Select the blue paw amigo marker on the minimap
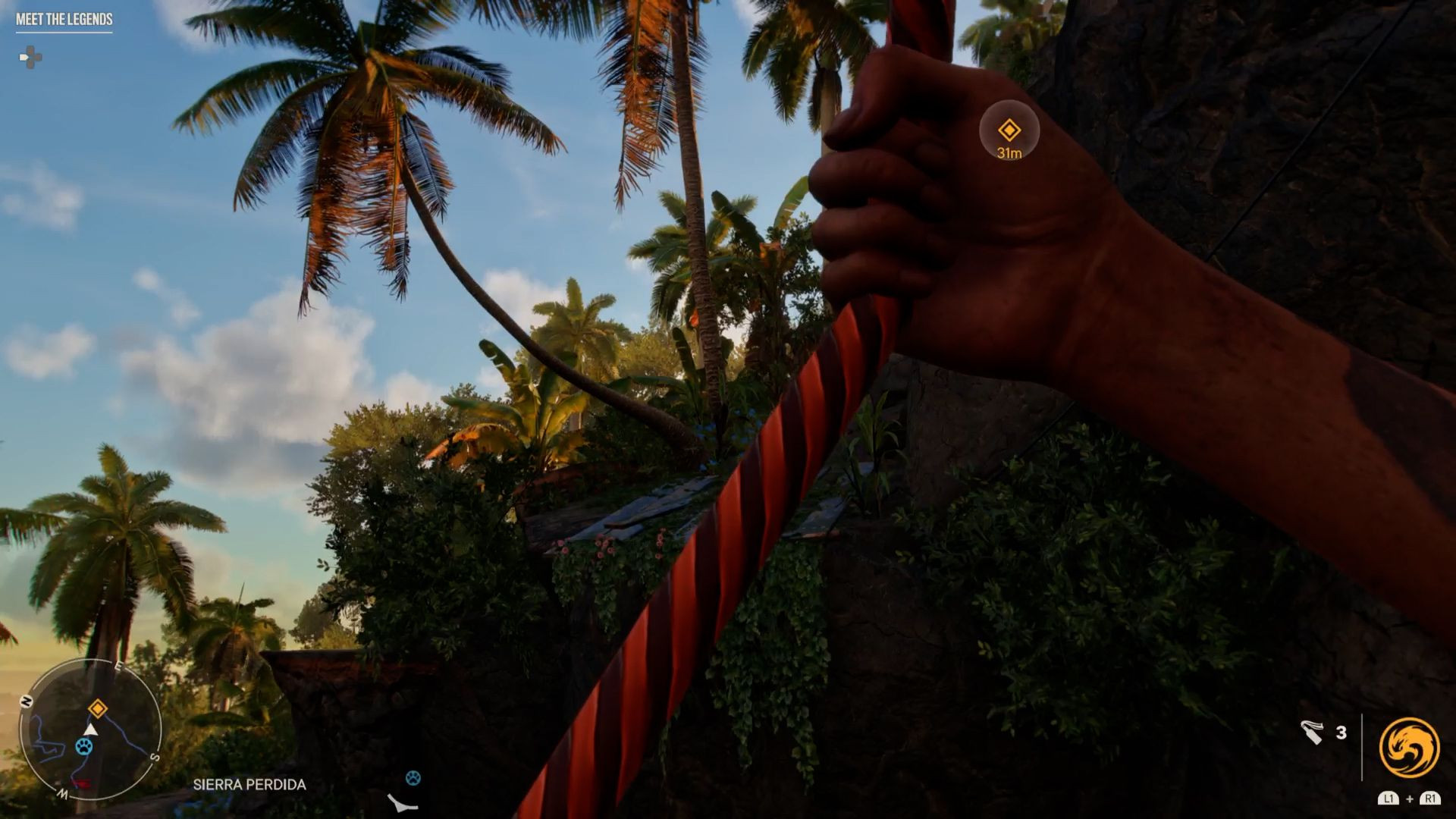Screen dimensions: 1456x819 (84, 746)
